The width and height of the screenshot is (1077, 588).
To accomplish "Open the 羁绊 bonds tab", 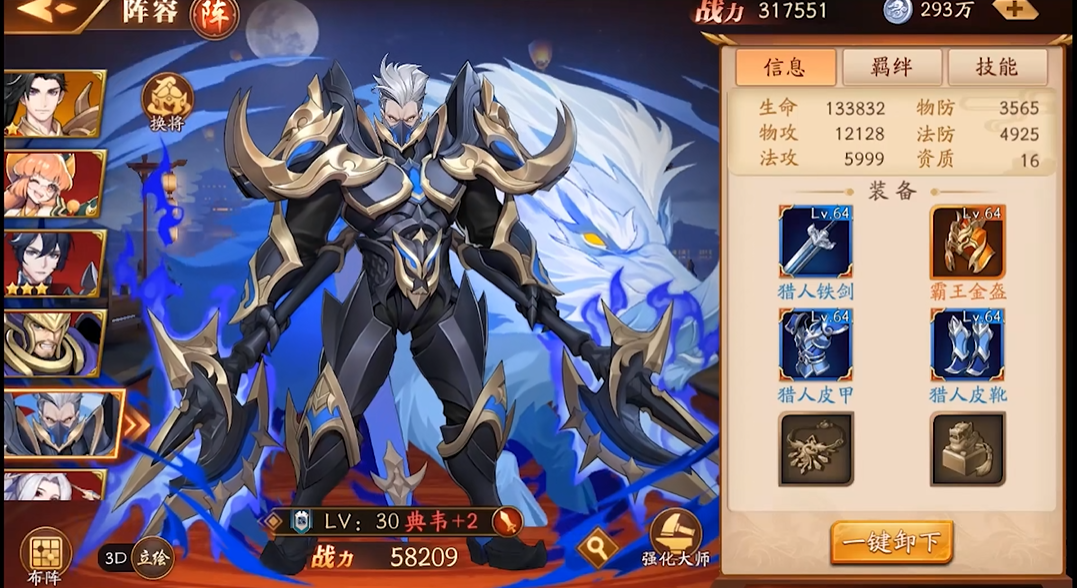I will click(x=891, y=67).
